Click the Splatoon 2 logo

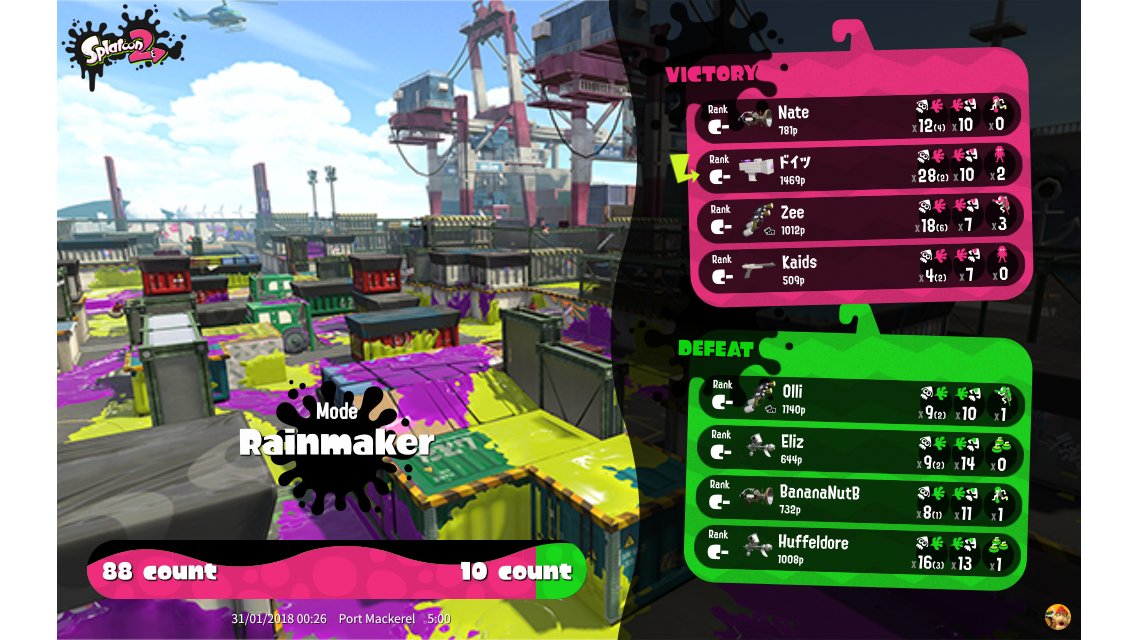tap(124, 44)
